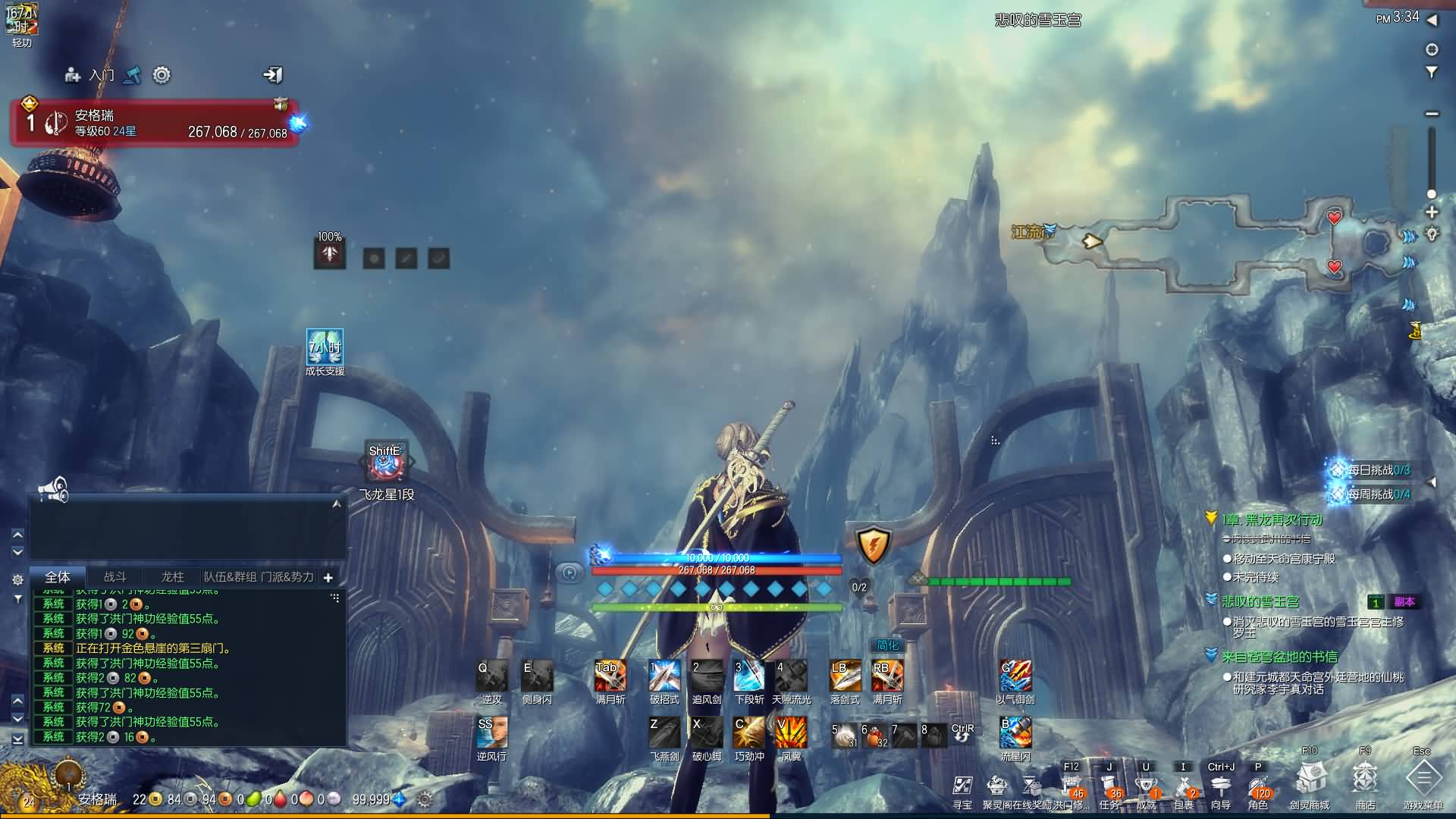Select the 悲叹的雪玉宫 quest entry
1456x819 pixels.
(x=1260, y=601)
